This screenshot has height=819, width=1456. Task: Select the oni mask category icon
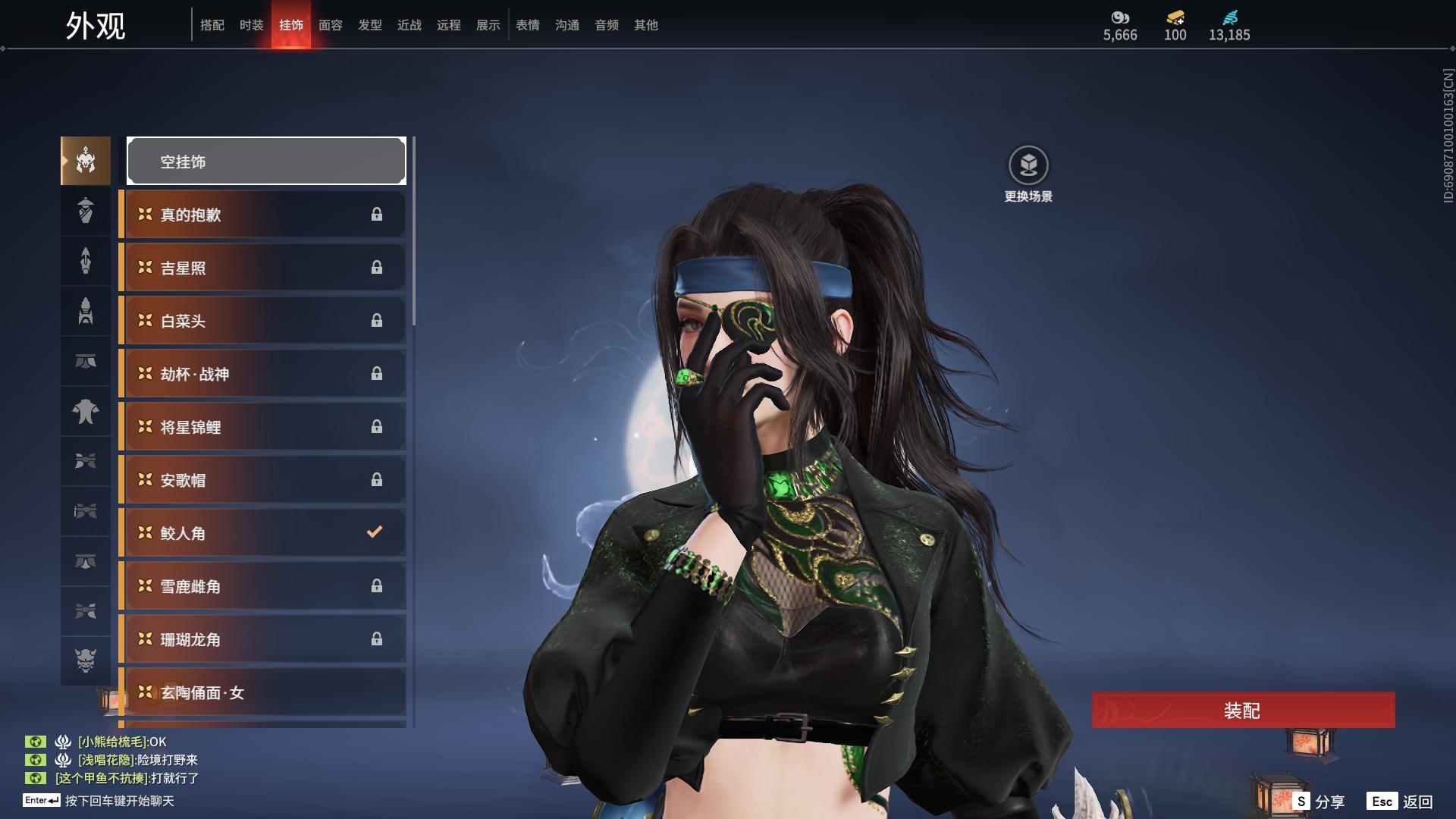(86, 661)
